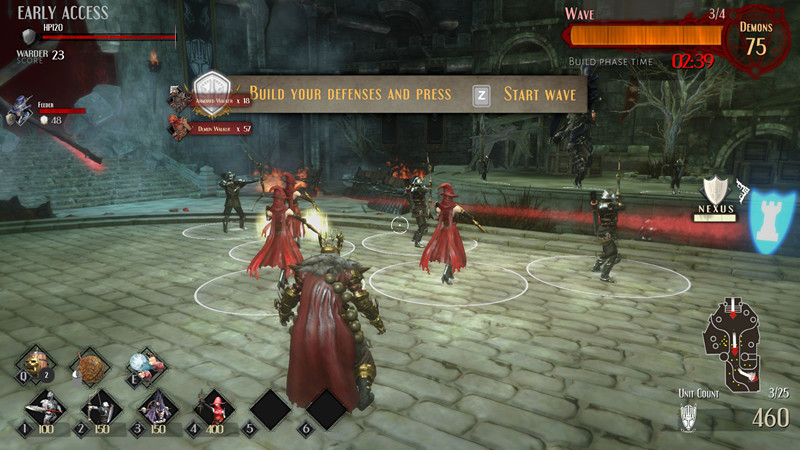Click the Feeder ally portrait
Screen dimensions: 800x450
point(20,110)
